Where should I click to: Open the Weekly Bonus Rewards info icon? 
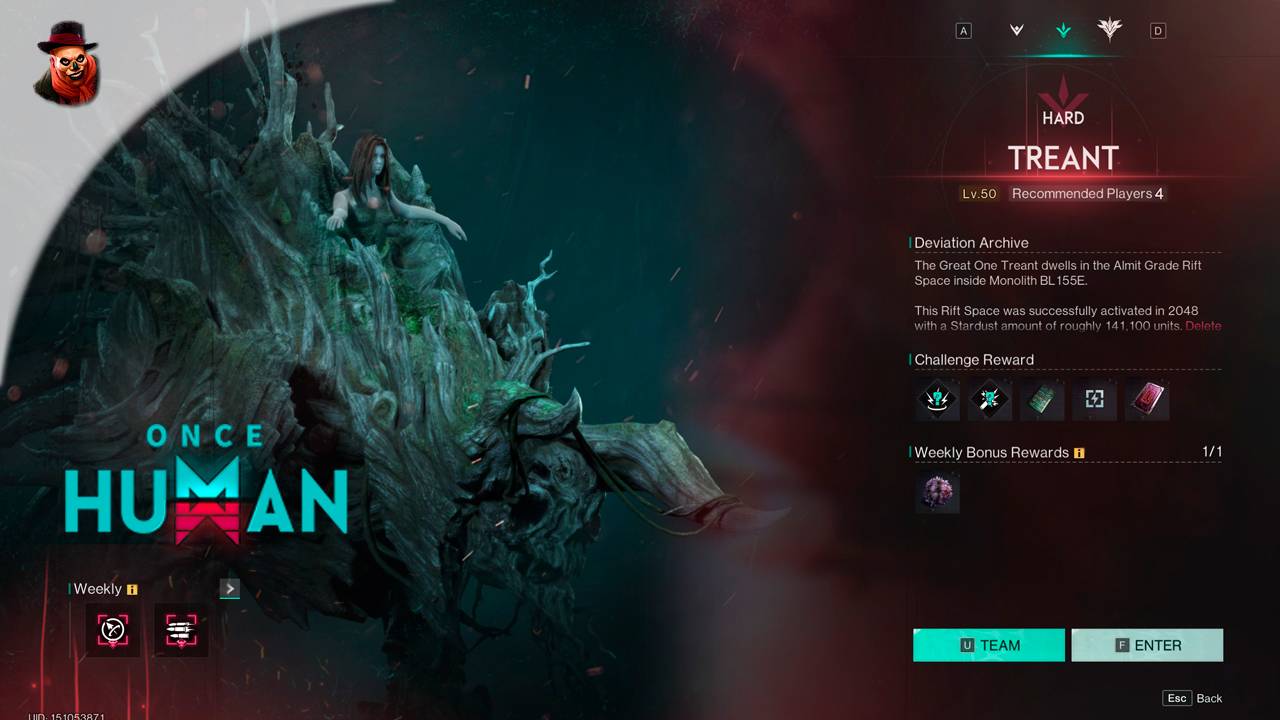(1079, 452)
